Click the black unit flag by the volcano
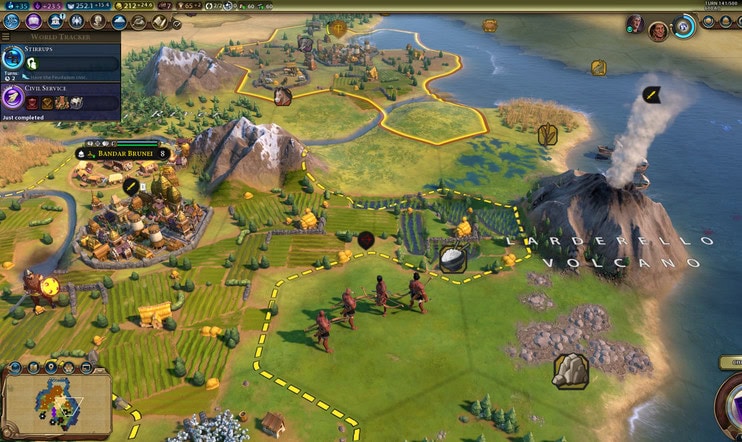 652,95
